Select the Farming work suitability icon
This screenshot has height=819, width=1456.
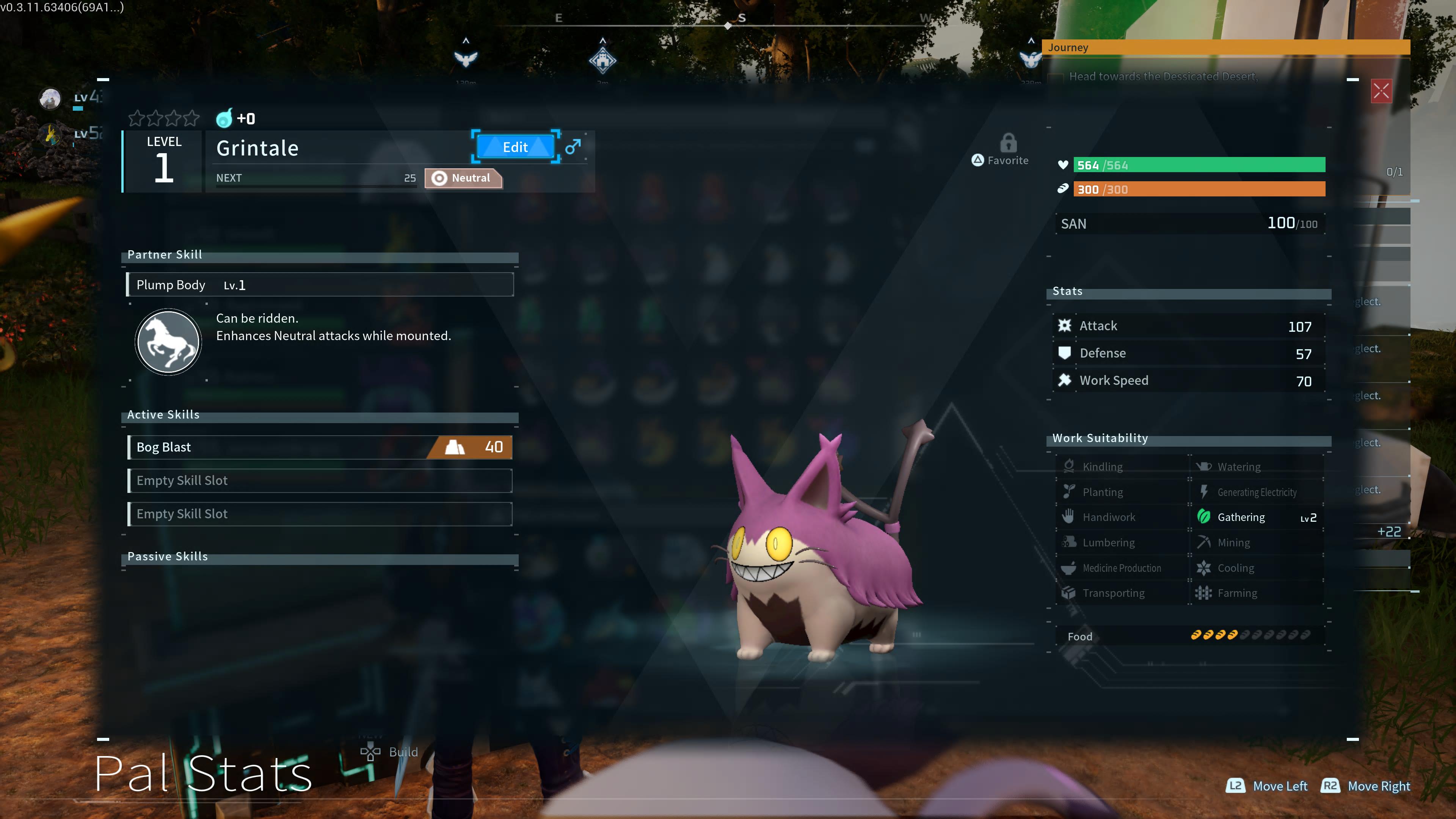(1203, 593)
